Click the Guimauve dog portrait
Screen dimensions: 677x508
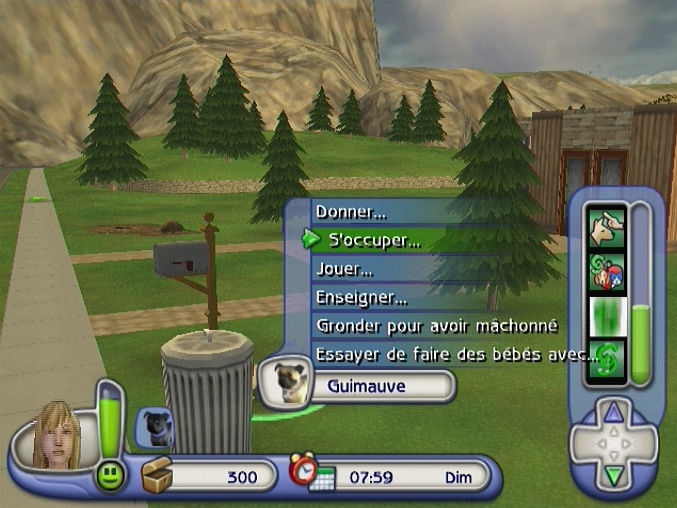(x=286, y=383)
